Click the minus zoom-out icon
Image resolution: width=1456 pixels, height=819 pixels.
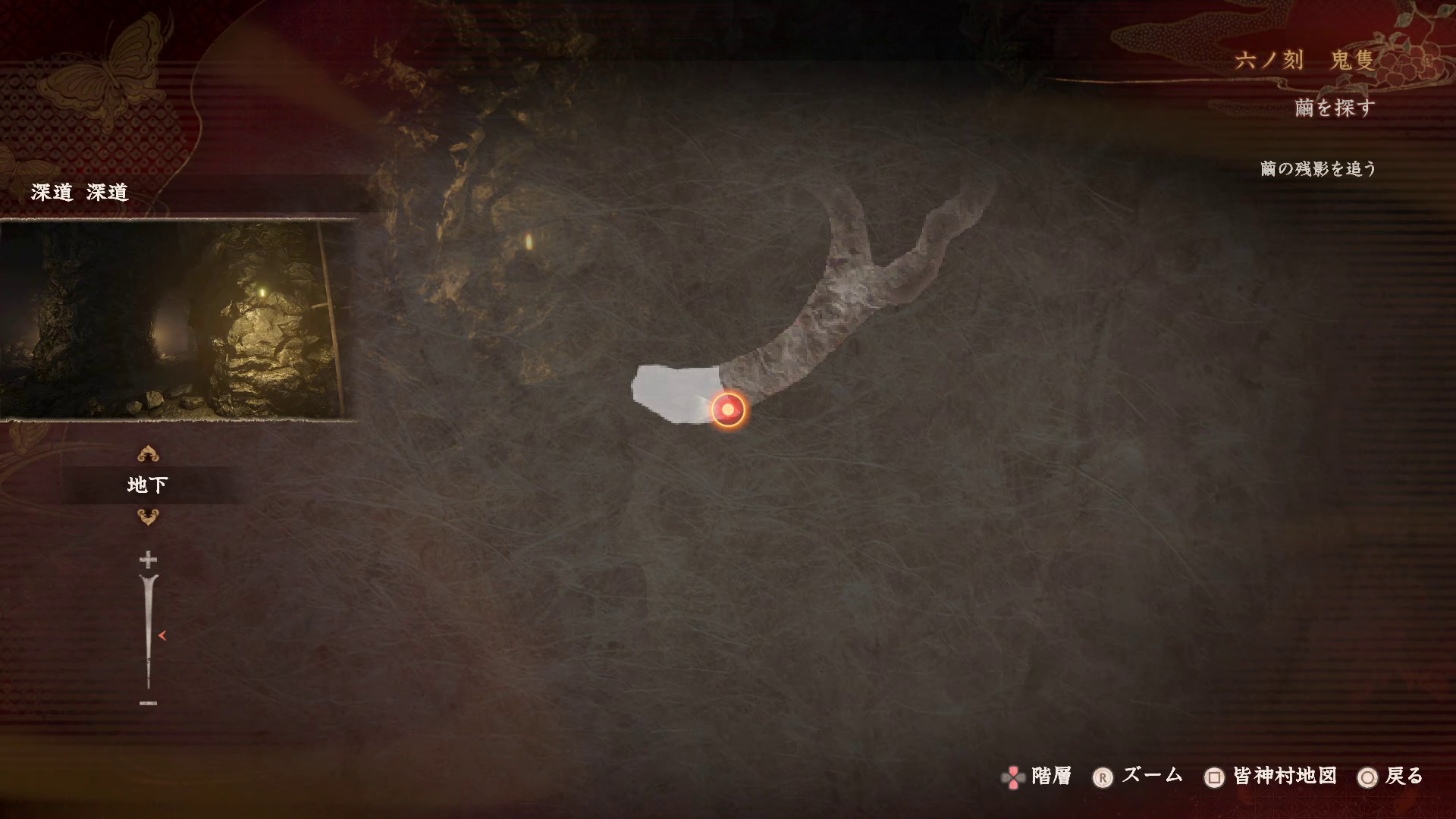pos(148,703)
